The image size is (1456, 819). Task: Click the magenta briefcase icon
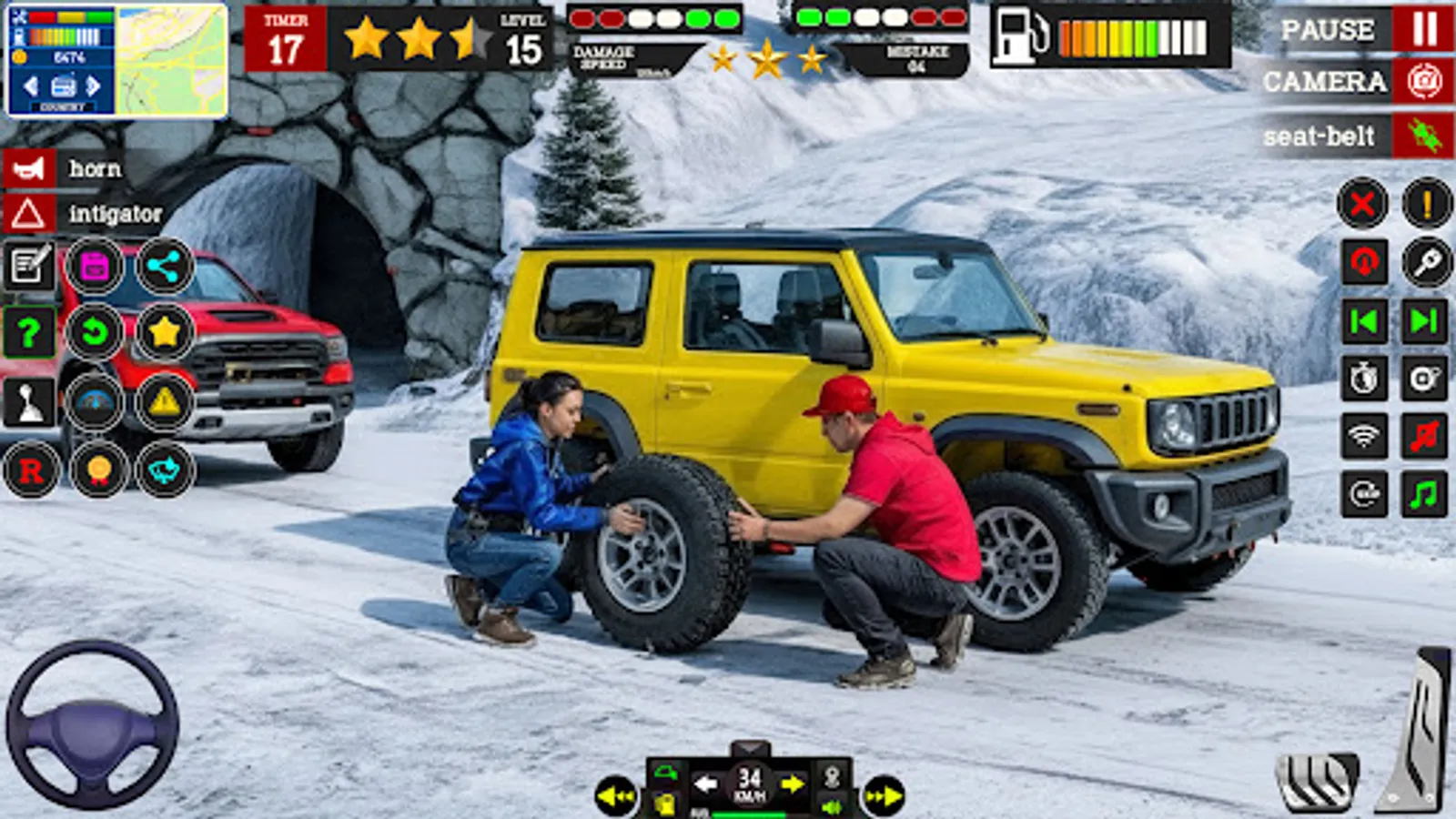pyautogui.click(x=96, y=265)
